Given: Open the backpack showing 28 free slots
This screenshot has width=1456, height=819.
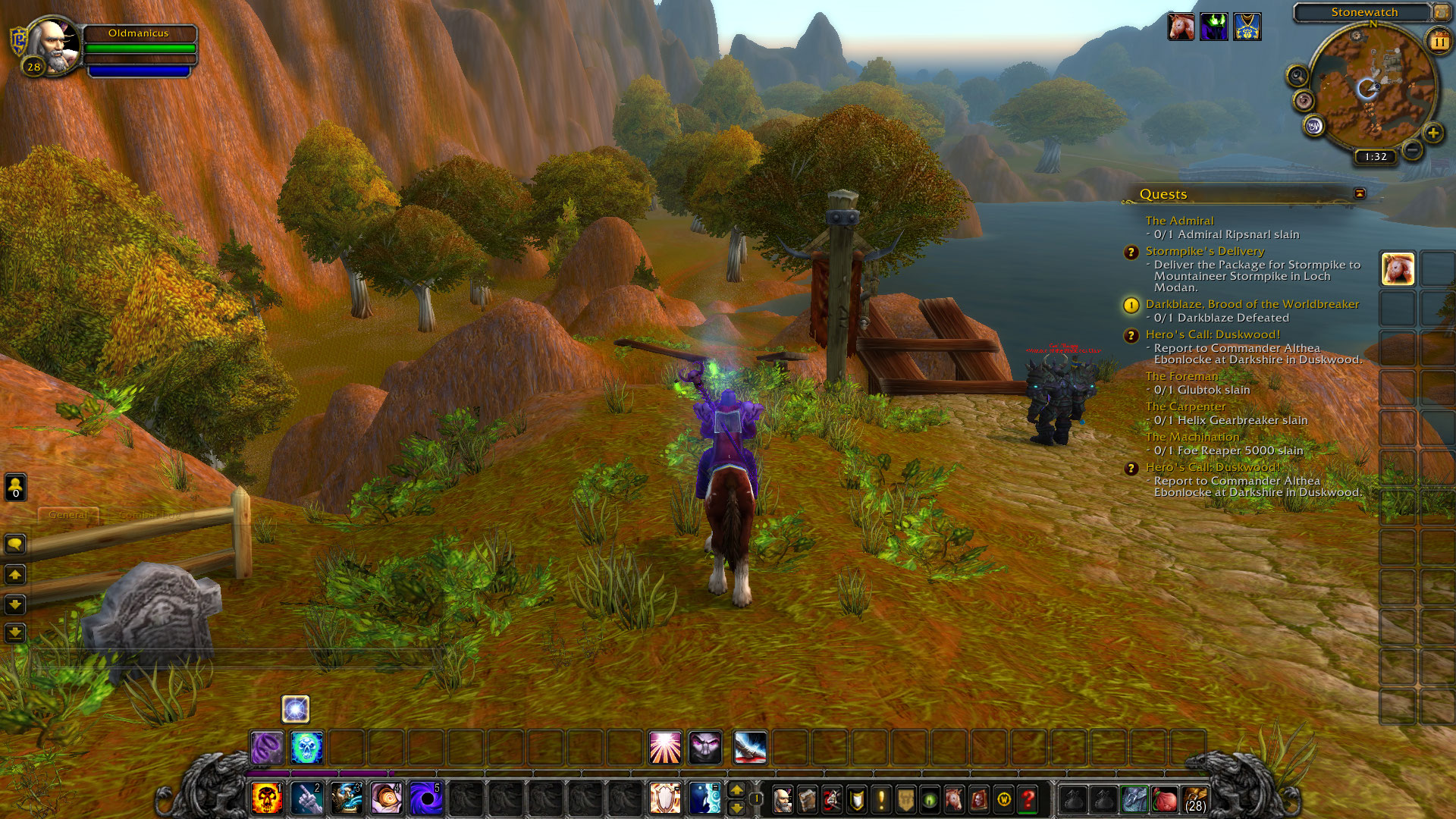Looking at the screenshot, I should click(1194, 799).
